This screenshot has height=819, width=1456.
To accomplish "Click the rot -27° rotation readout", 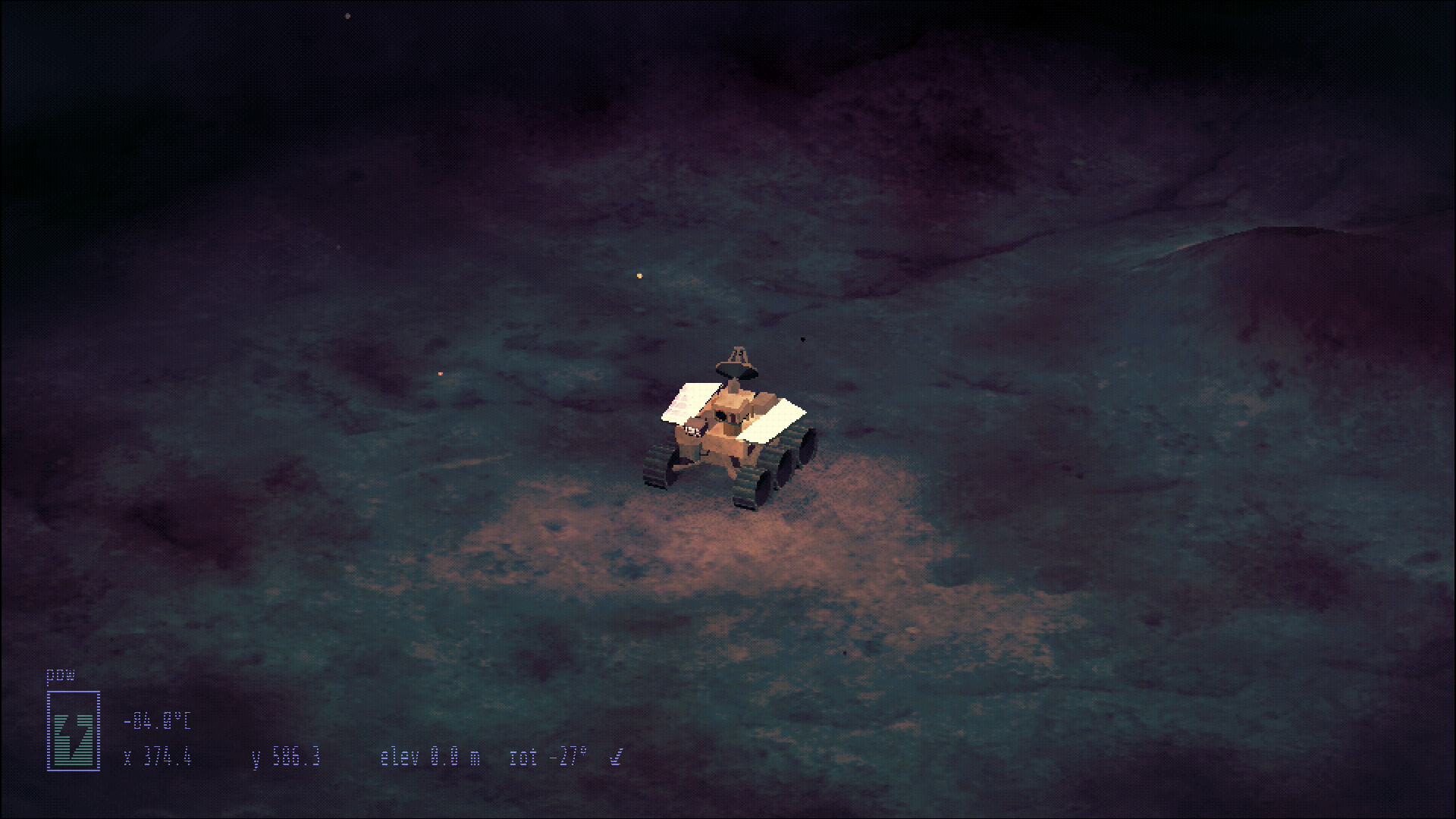I will 548,755.
